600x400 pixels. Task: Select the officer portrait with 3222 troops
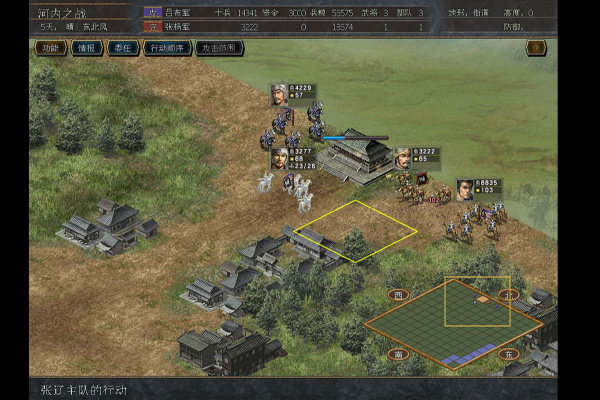(401, 157)
